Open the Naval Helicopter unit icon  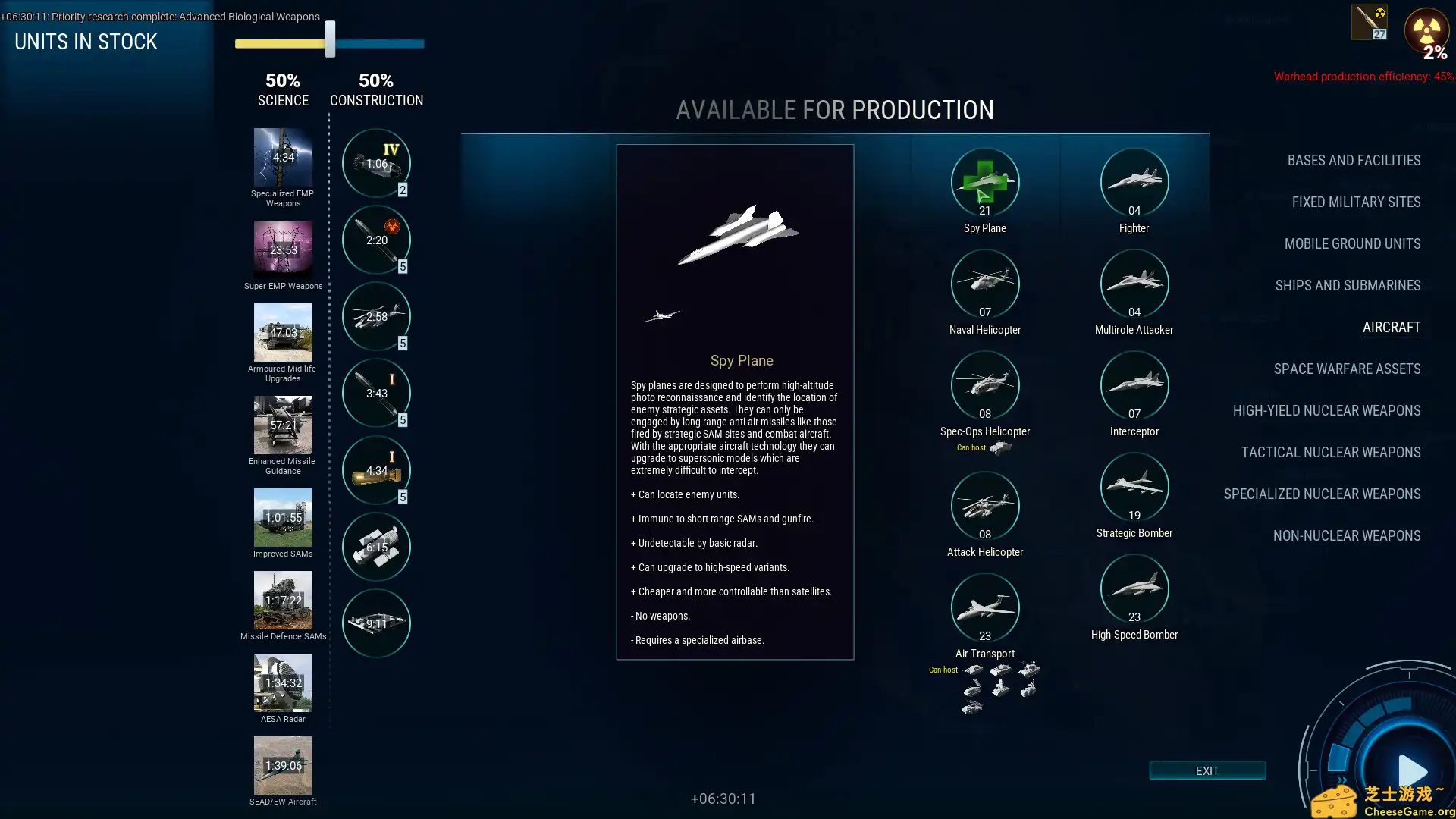pos(984,284)
